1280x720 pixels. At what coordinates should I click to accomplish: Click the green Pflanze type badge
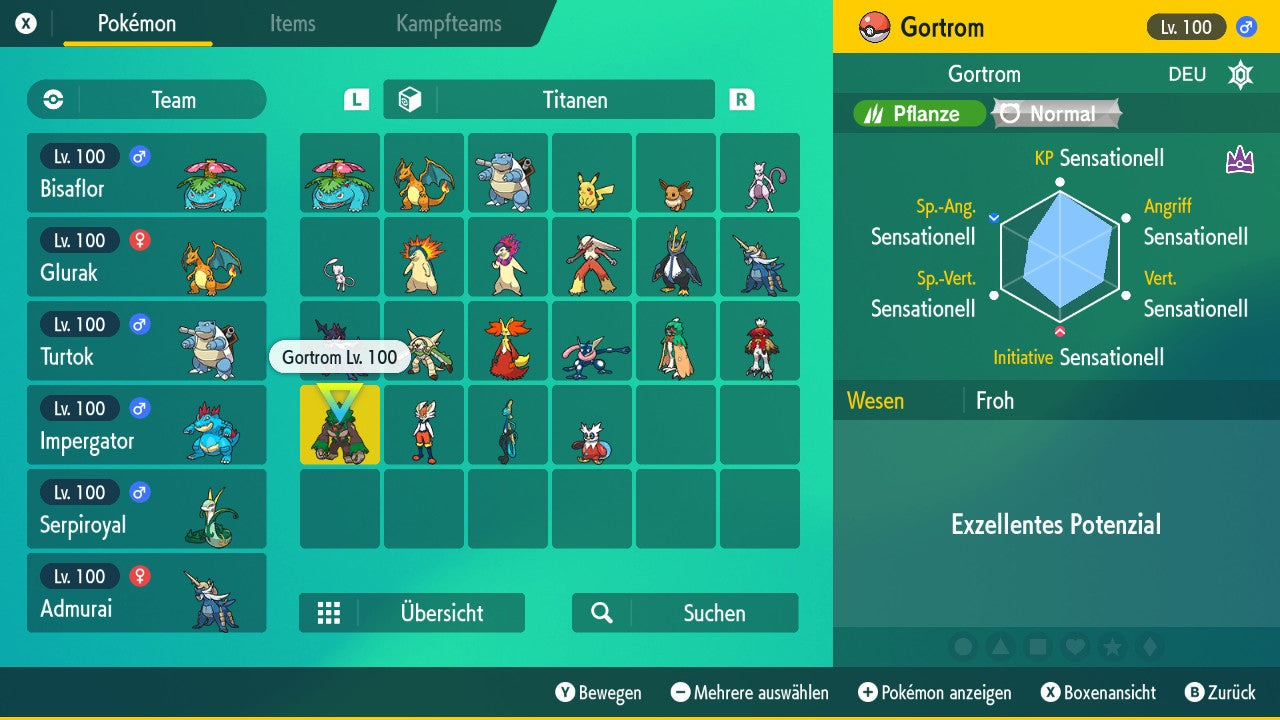click(918, 113)
